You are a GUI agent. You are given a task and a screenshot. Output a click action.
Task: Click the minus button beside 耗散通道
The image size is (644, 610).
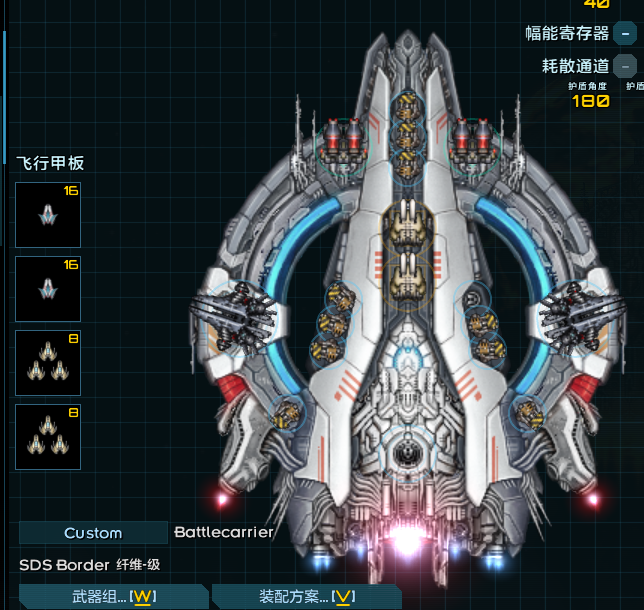tap(626, 66)
